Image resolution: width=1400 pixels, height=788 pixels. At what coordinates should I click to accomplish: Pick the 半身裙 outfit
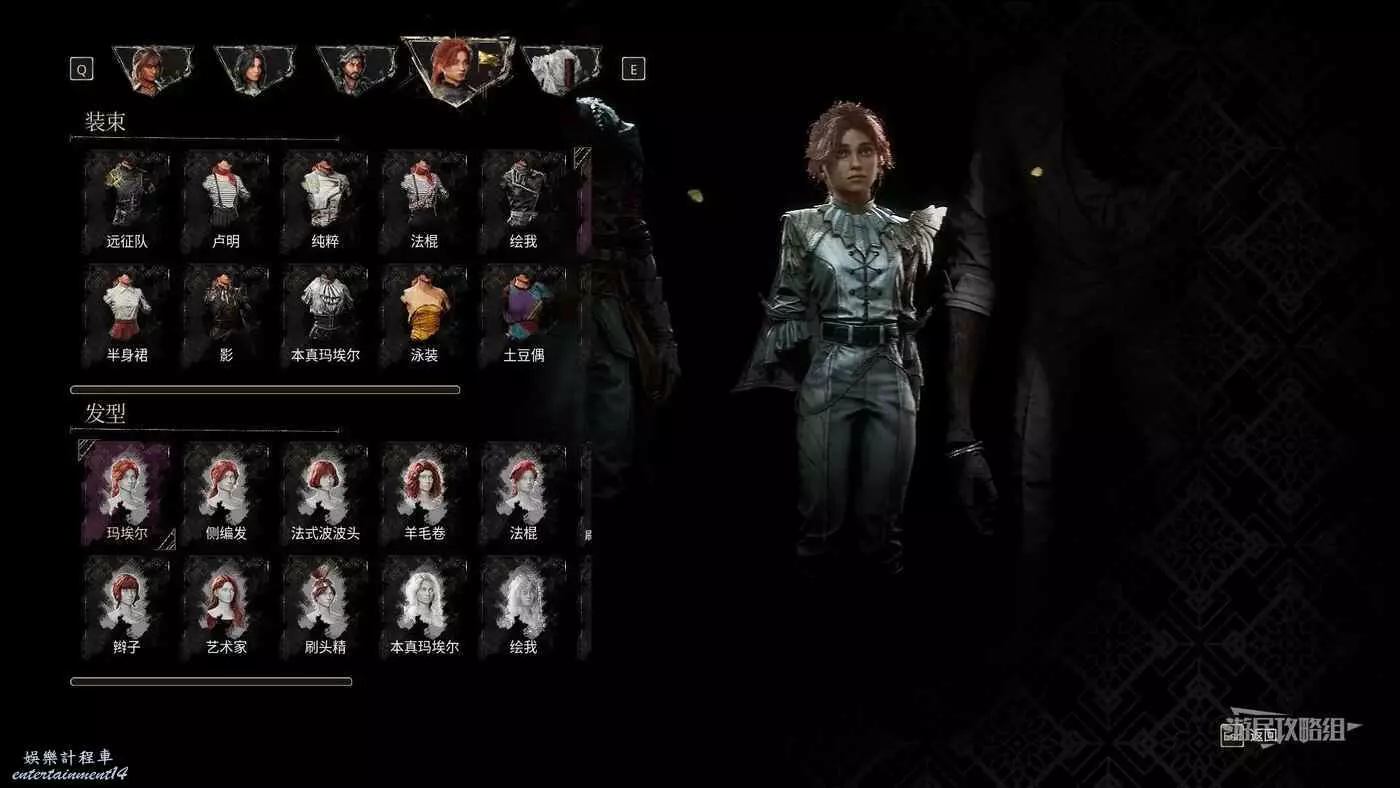[127, 315]
